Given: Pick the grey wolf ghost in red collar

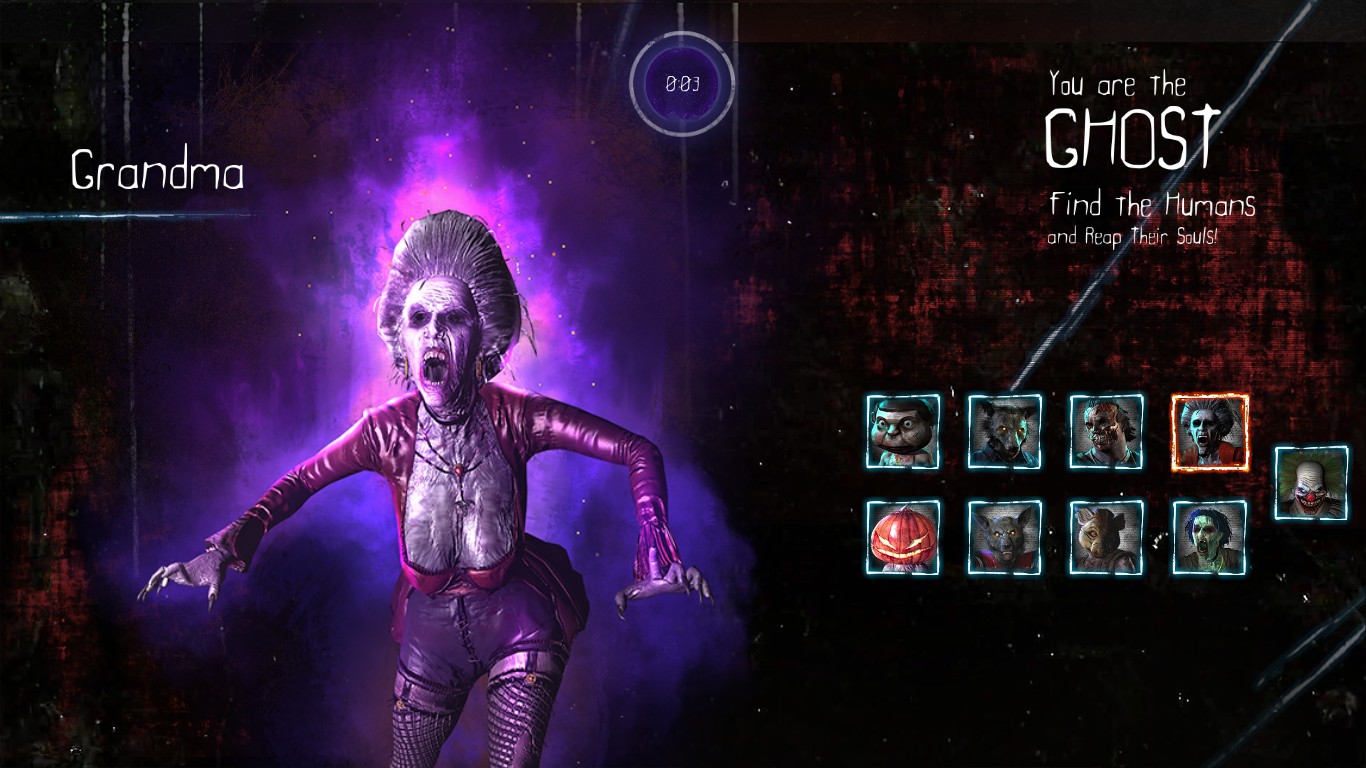Looking at the screenshot, I should point(1005,537).
